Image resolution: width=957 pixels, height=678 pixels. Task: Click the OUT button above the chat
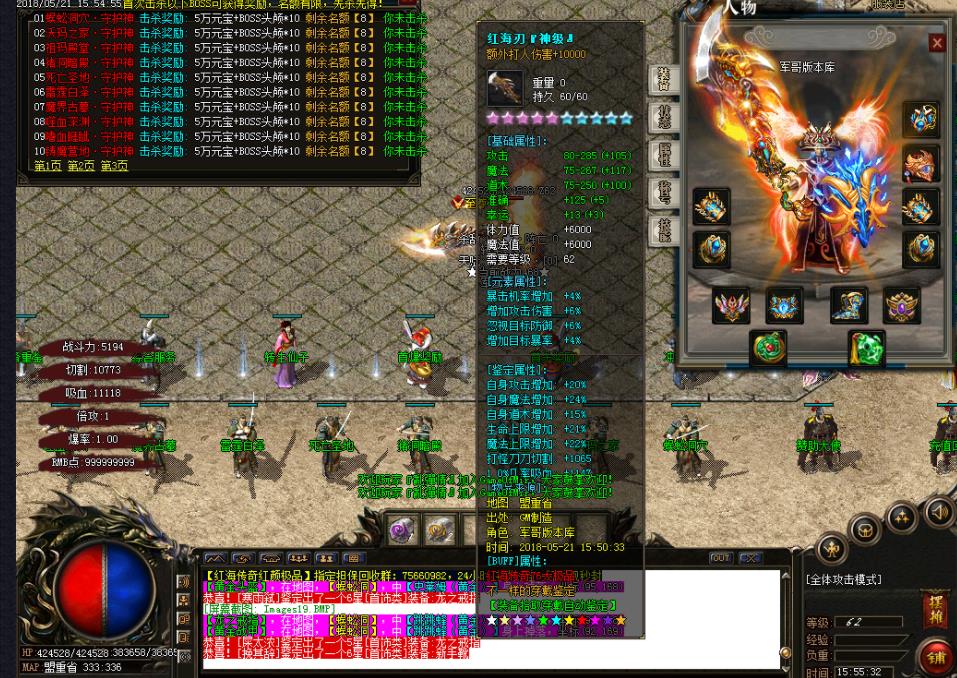click(720, 558)
